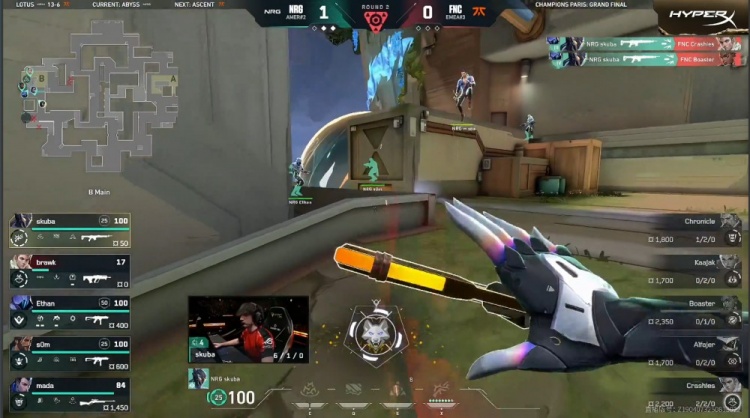Select brawk's player row
The height and width of the screenshot is (418, 750).
[70, 270]
